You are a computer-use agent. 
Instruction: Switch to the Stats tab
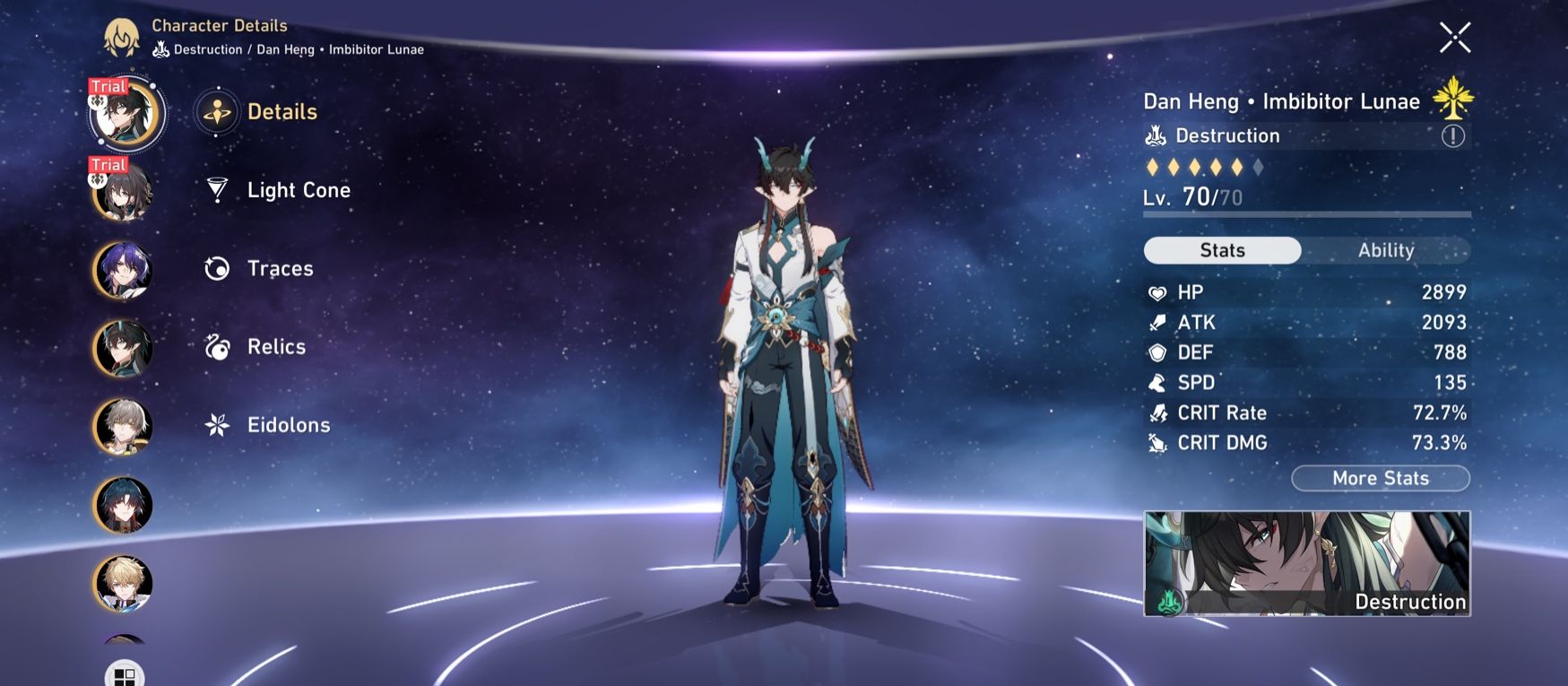[1222, 250]
